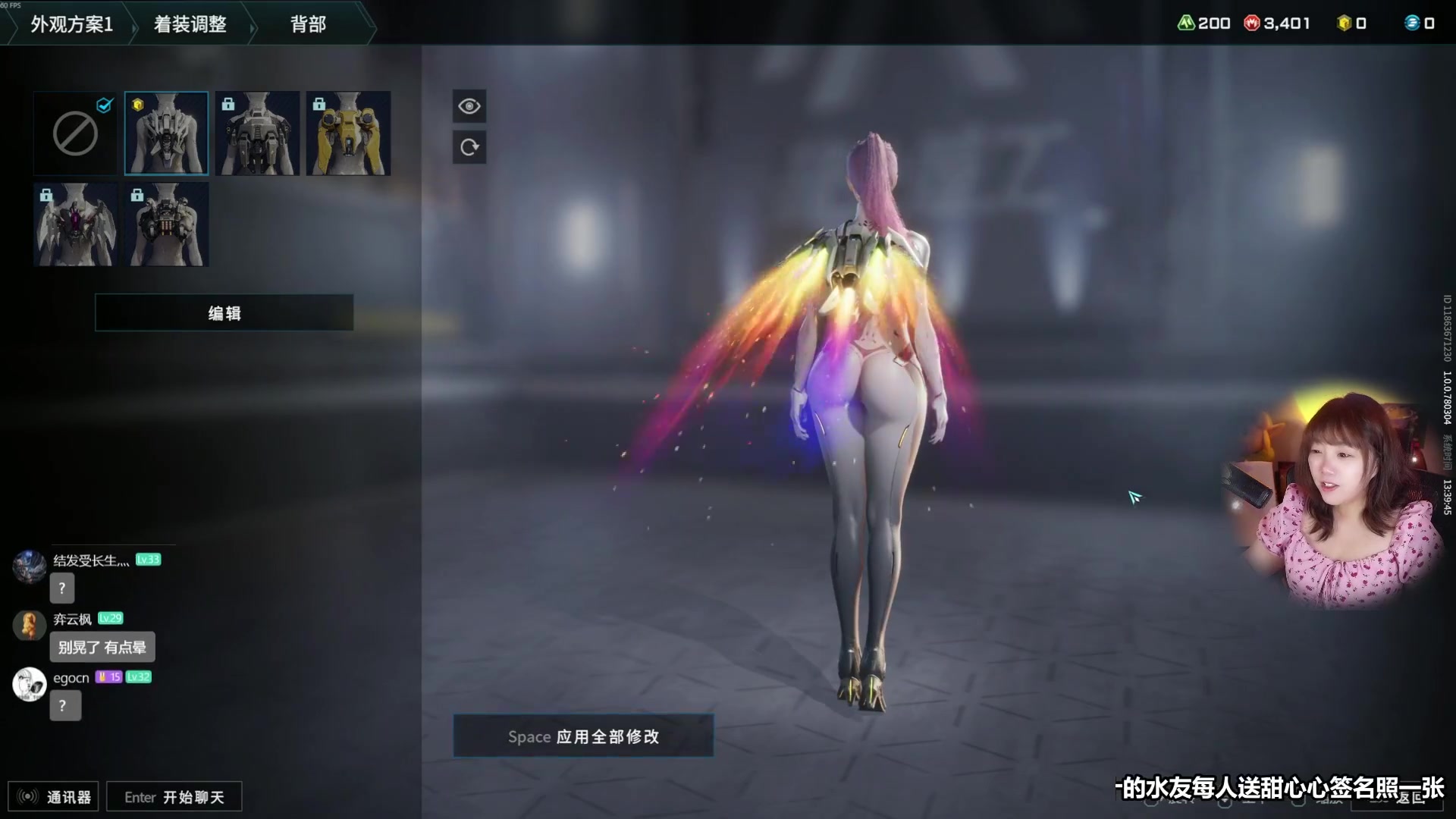The width and height of the screenshot is (1456, 819).
Task: Click the green currency 200 icon
Action: [x=1185, y=24]
